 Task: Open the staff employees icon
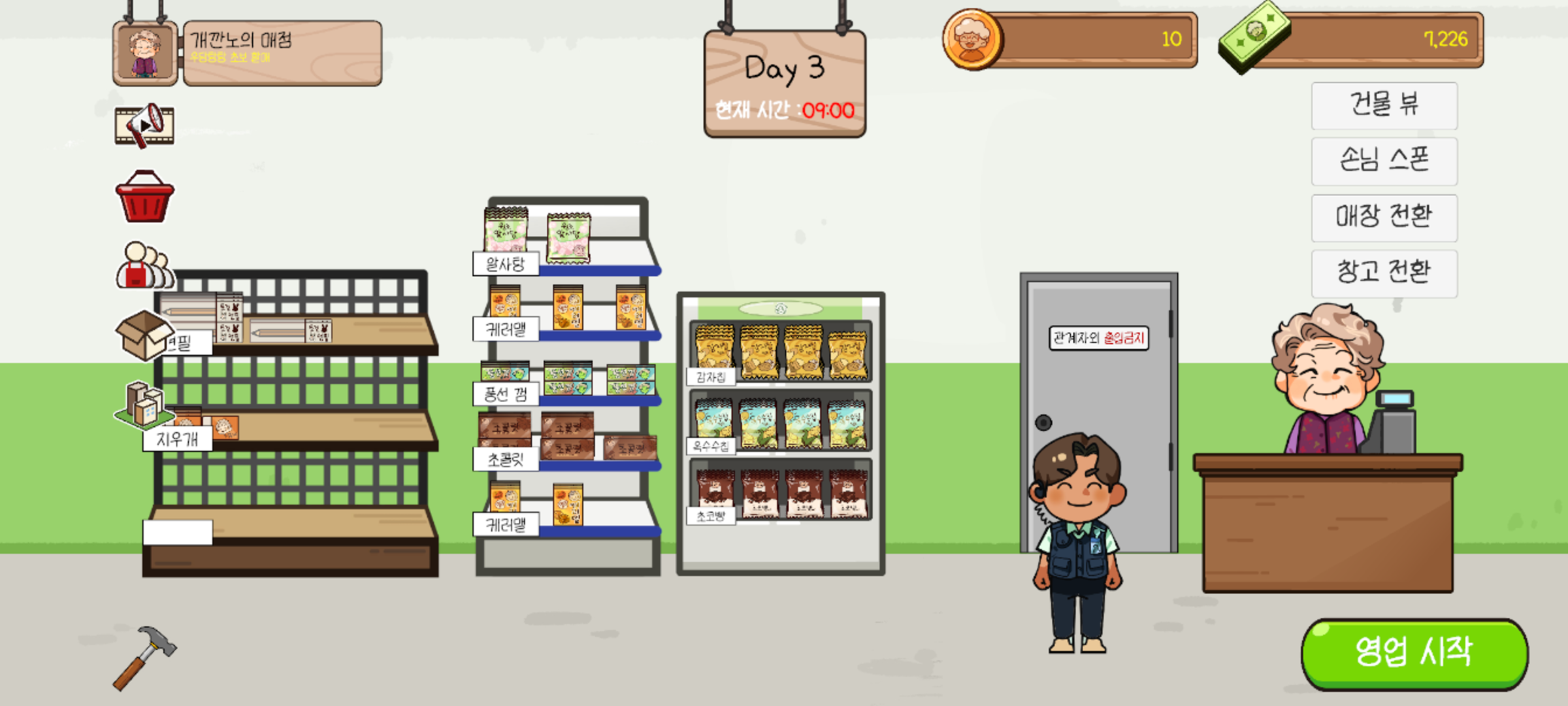144,266
